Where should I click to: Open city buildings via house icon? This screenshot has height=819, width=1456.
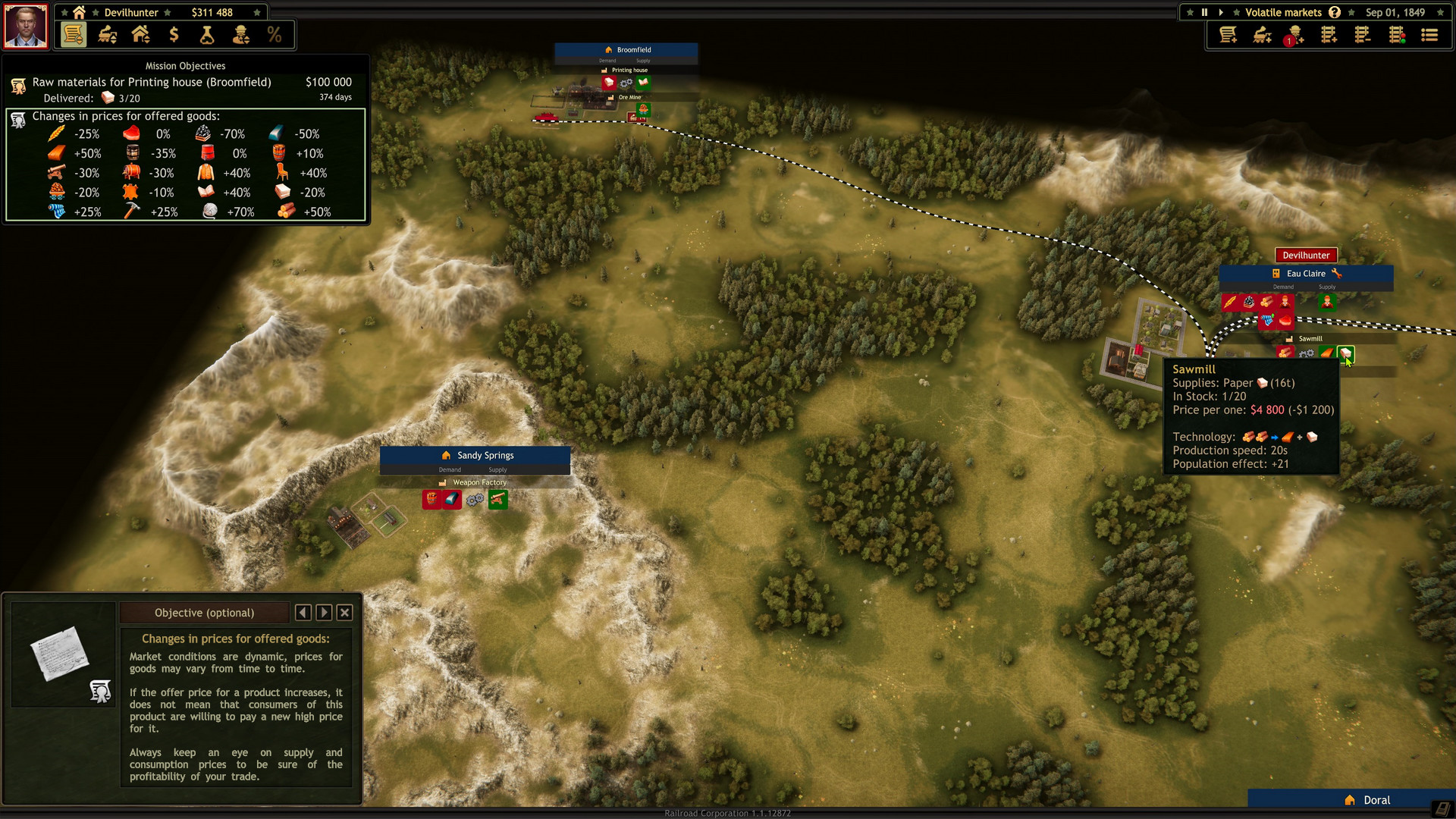coord(140,34)
